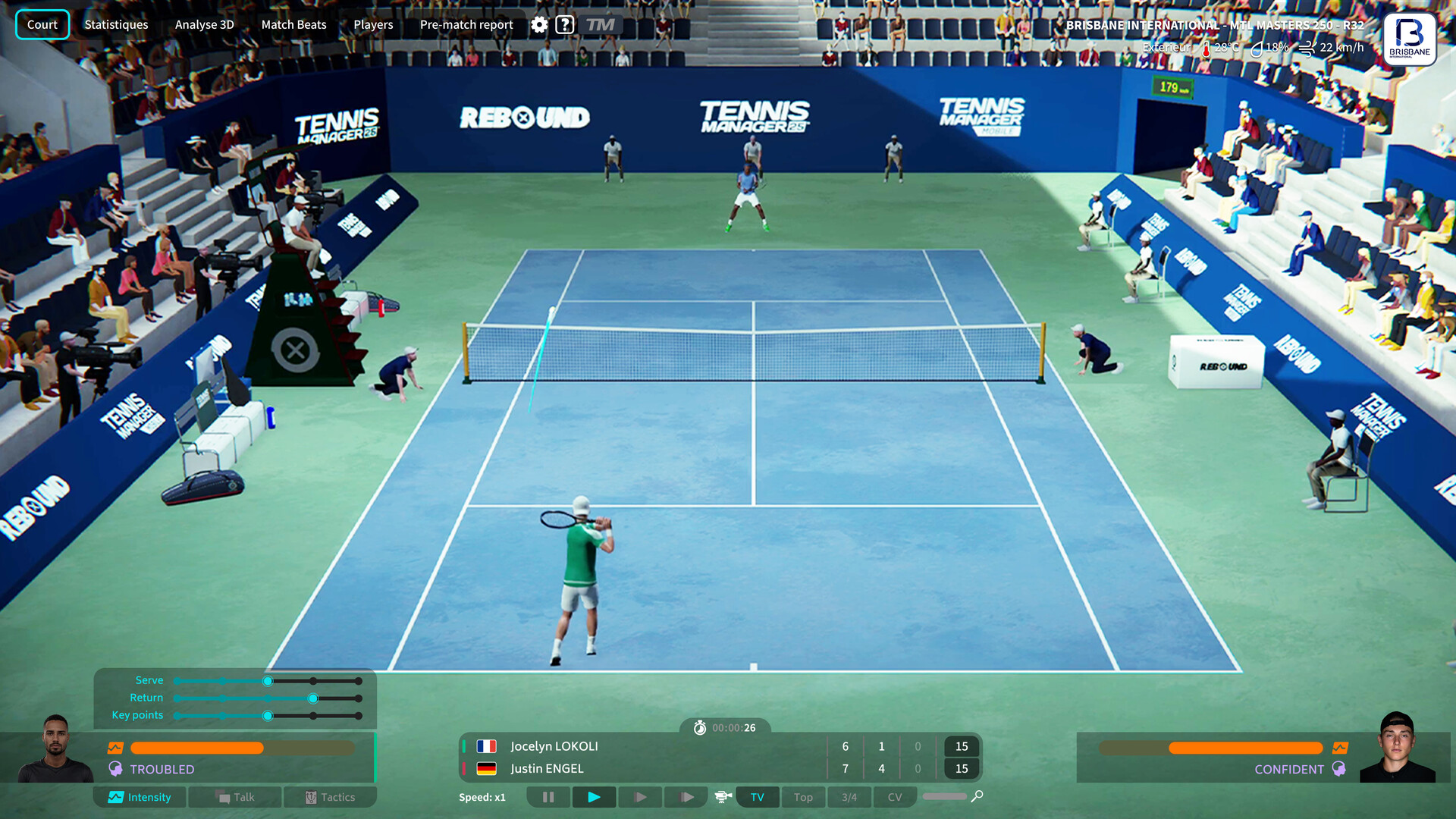Open the settings gear icon
The height and width of the screenshot is (819, 1456).
click(538, 24)
